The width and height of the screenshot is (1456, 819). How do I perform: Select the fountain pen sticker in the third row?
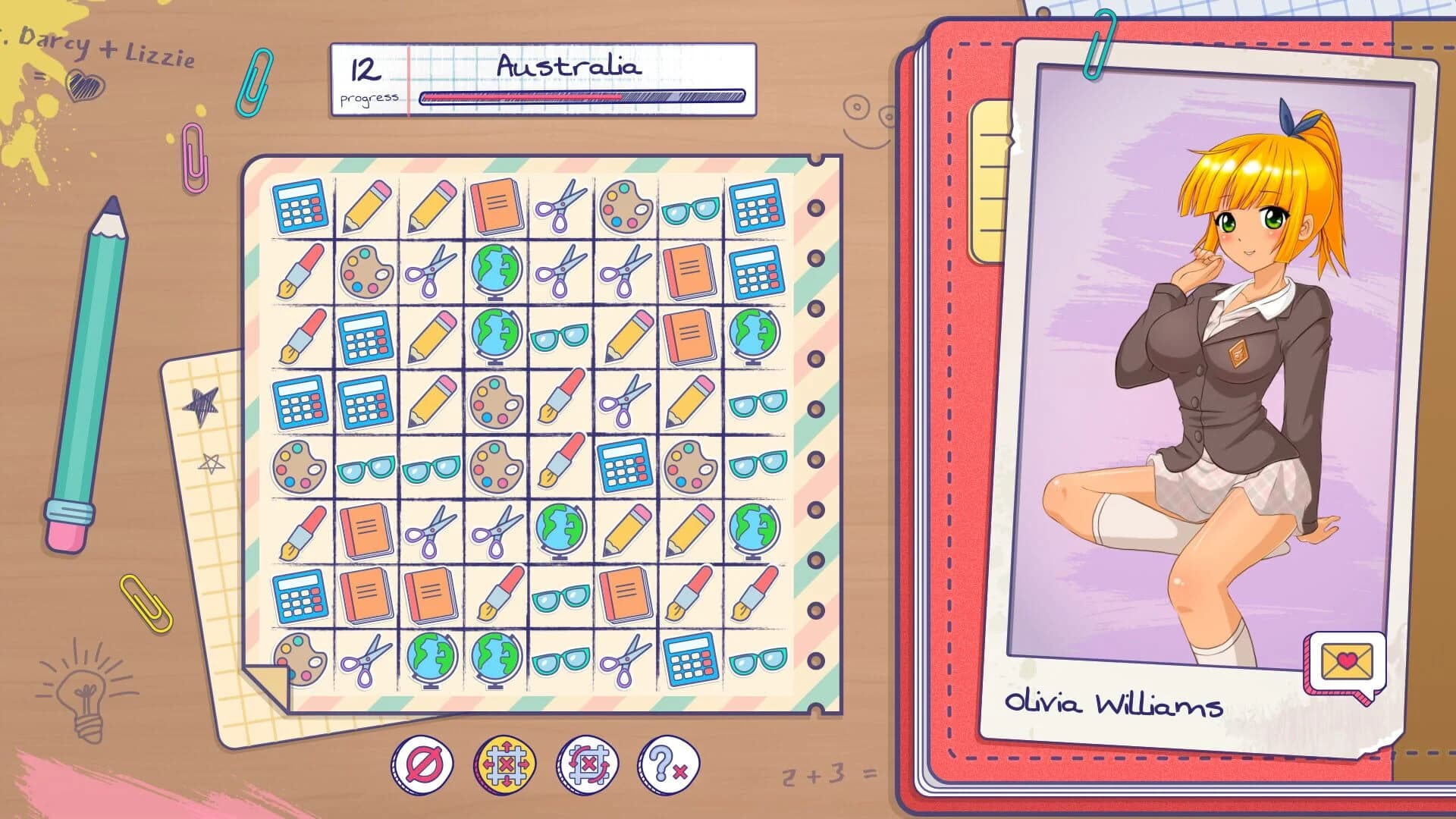pos(298,335)
